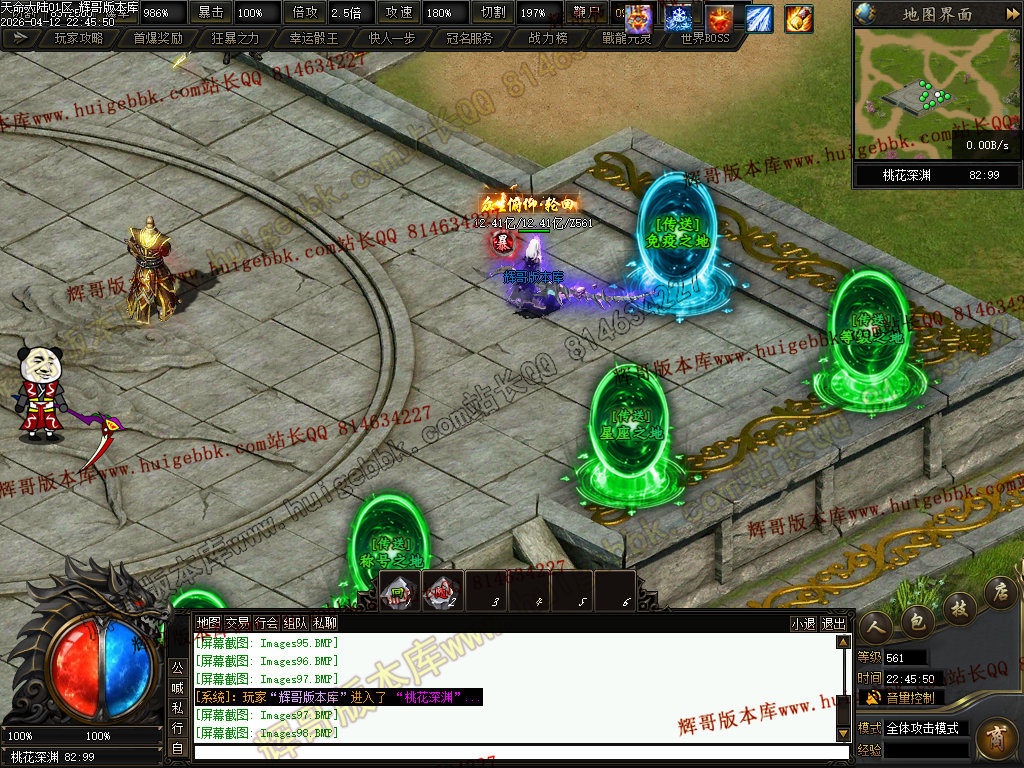Open the 首爆奖励 first-drop rewards menu
Screen dimensions: 1024x768
point(157,38)
